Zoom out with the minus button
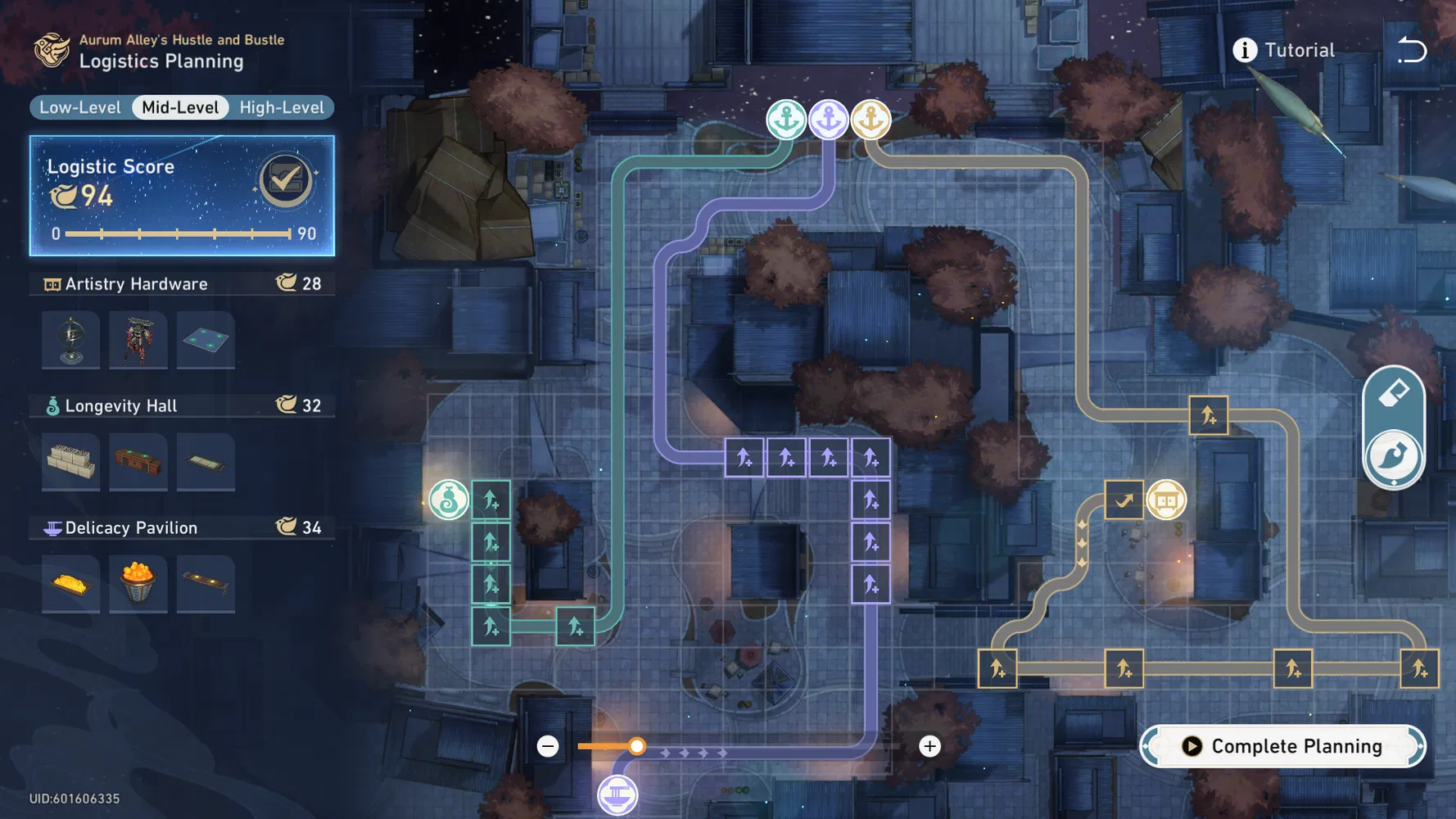This screenshot has height=819, width=1456. [548, 746]
